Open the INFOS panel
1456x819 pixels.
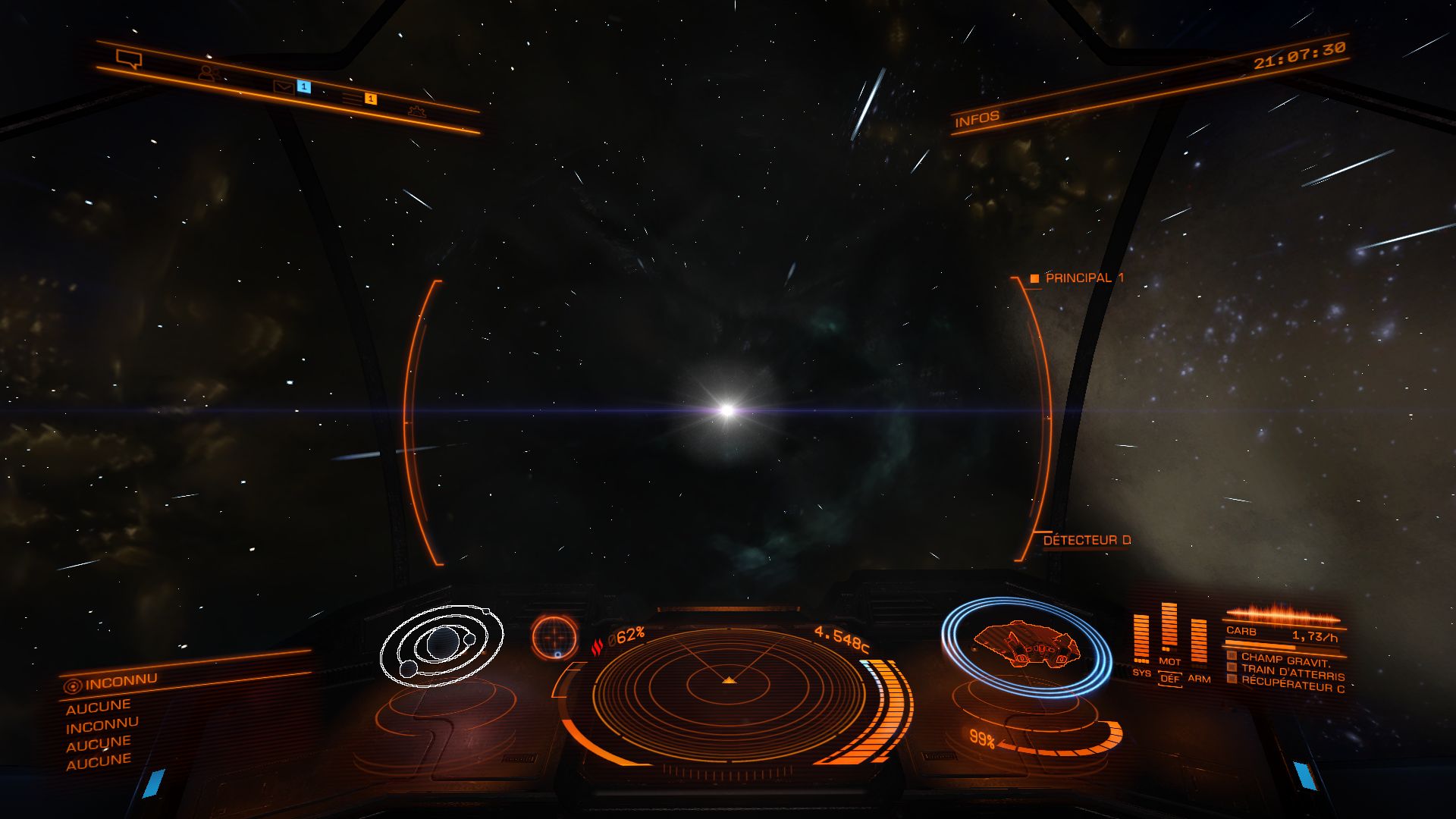(x=977, y=119)
